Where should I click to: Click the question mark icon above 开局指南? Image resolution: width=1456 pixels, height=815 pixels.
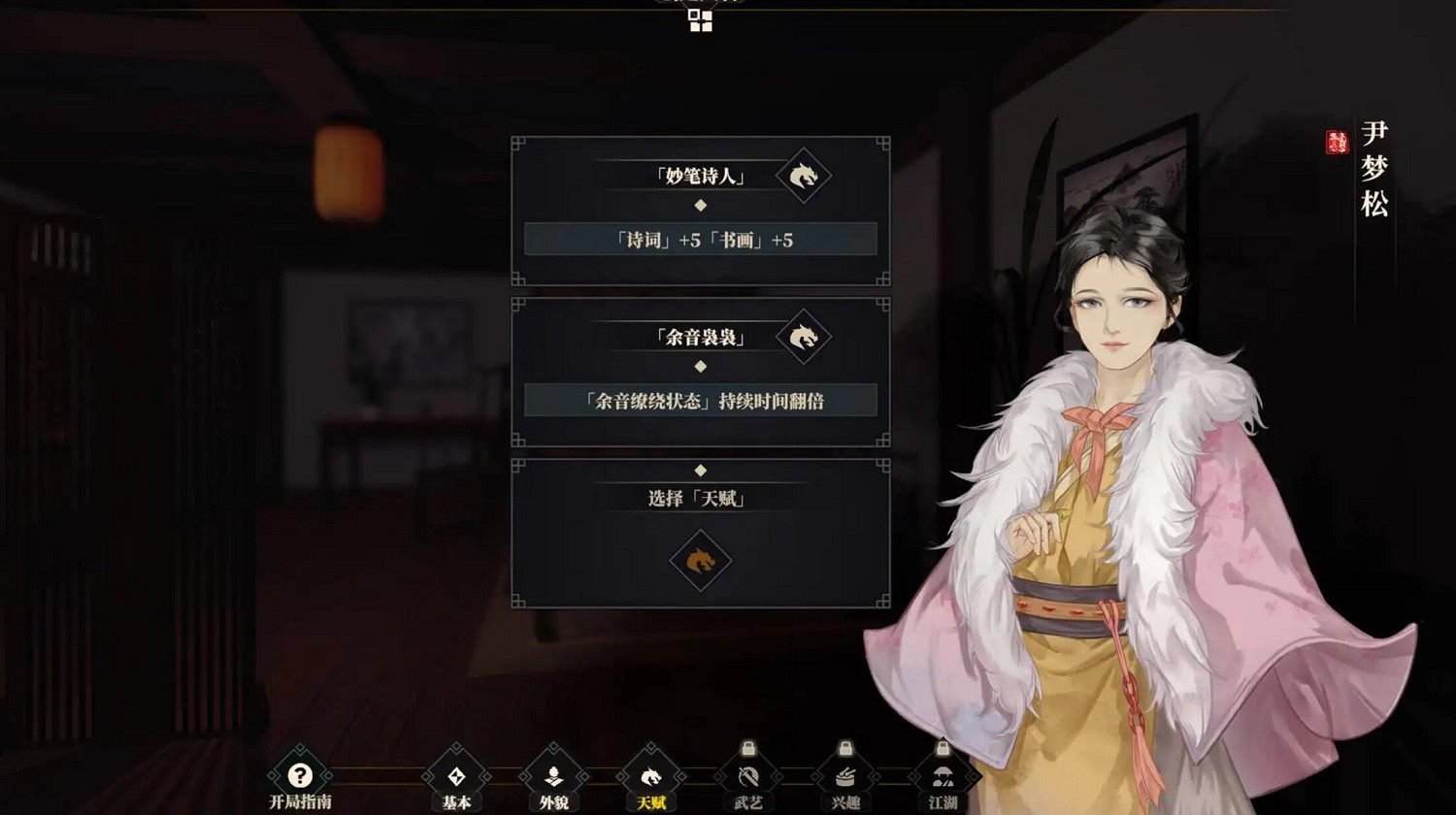(299, 774)
